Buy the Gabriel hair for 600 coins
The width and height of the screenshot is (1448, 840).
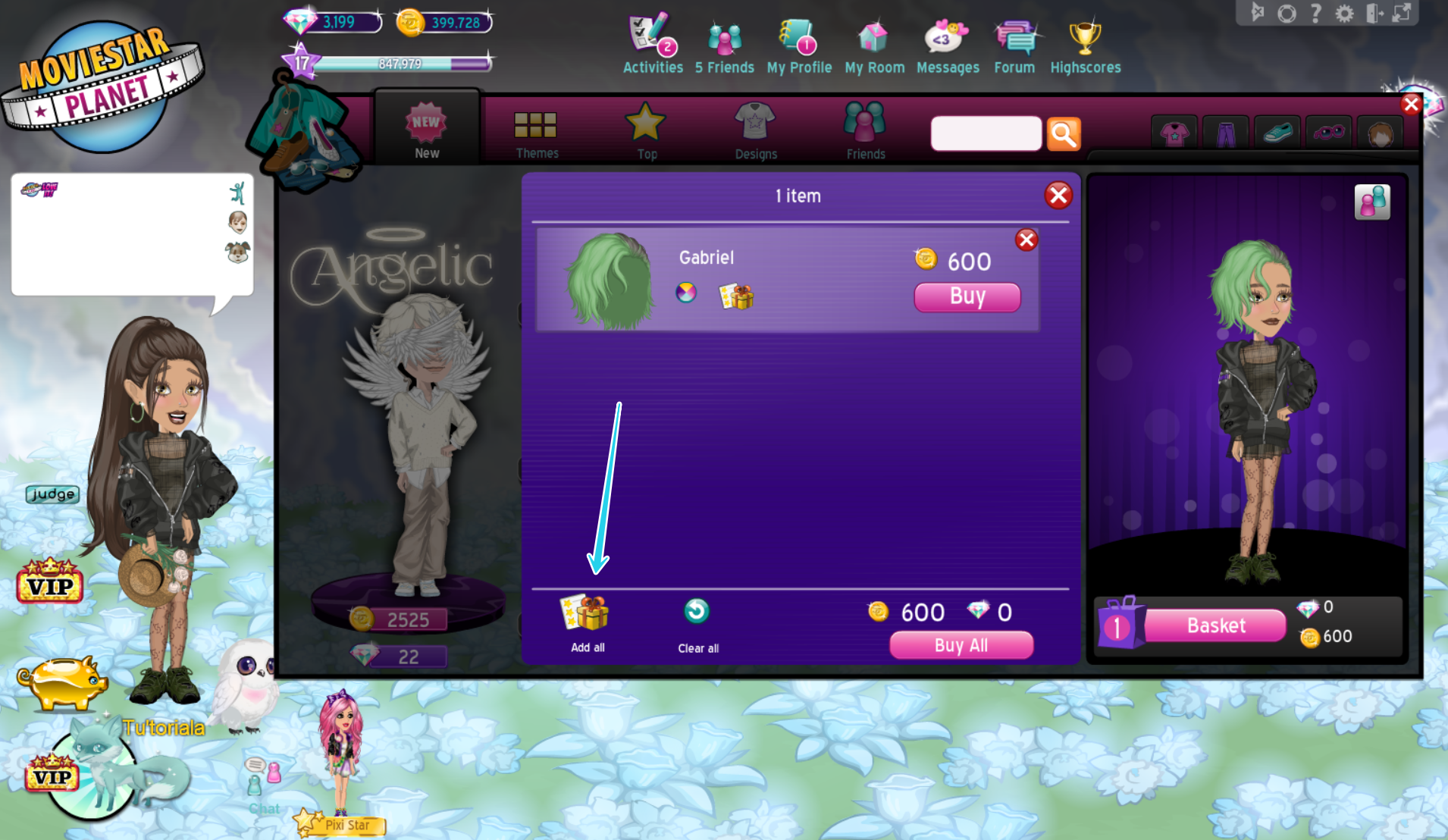967,297
